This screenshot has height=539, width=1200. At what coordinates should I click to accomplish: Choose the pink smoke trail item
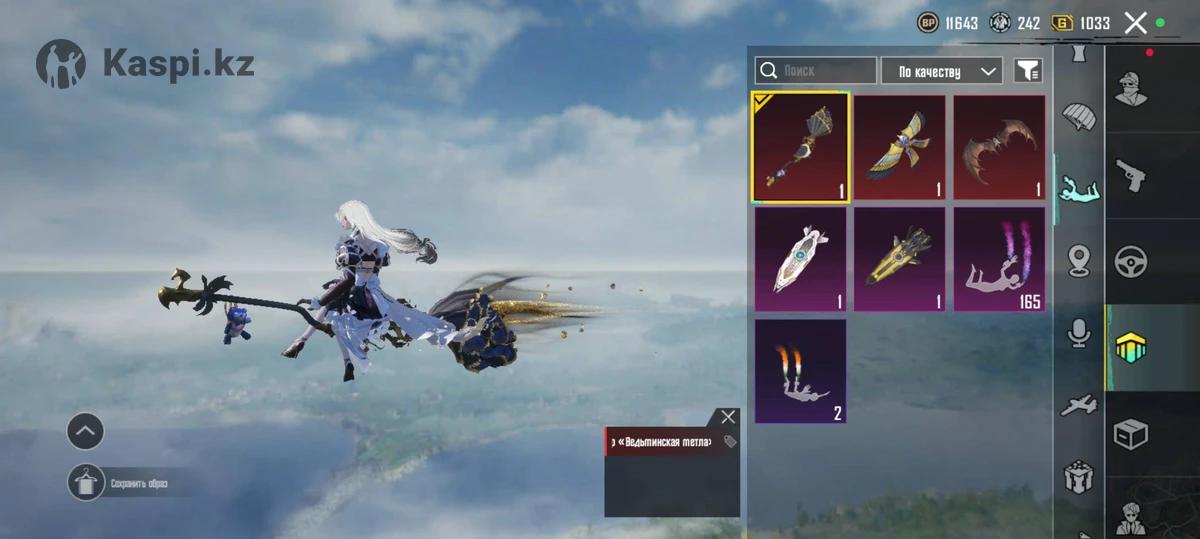pos(999,259)
